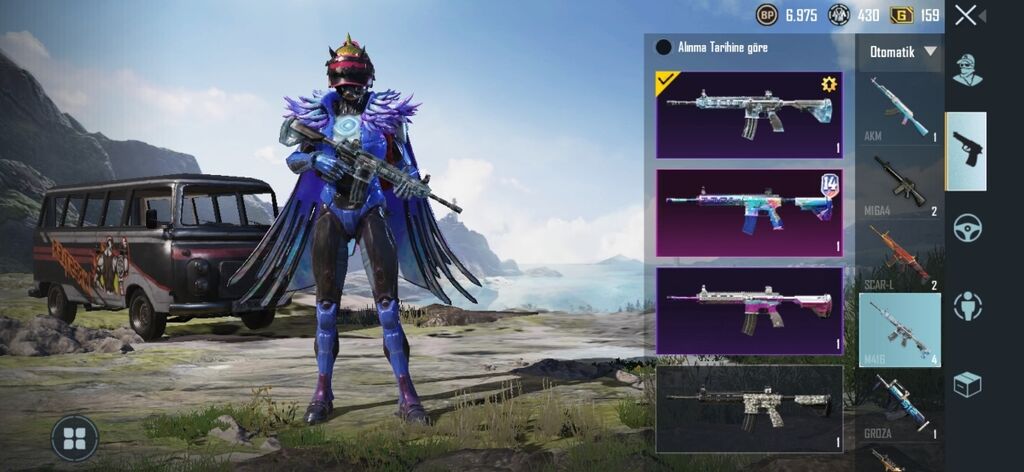Choose the SCAR-L weapon category
The height and width of the screenshot is (472, 1024).
pos(899,257)
